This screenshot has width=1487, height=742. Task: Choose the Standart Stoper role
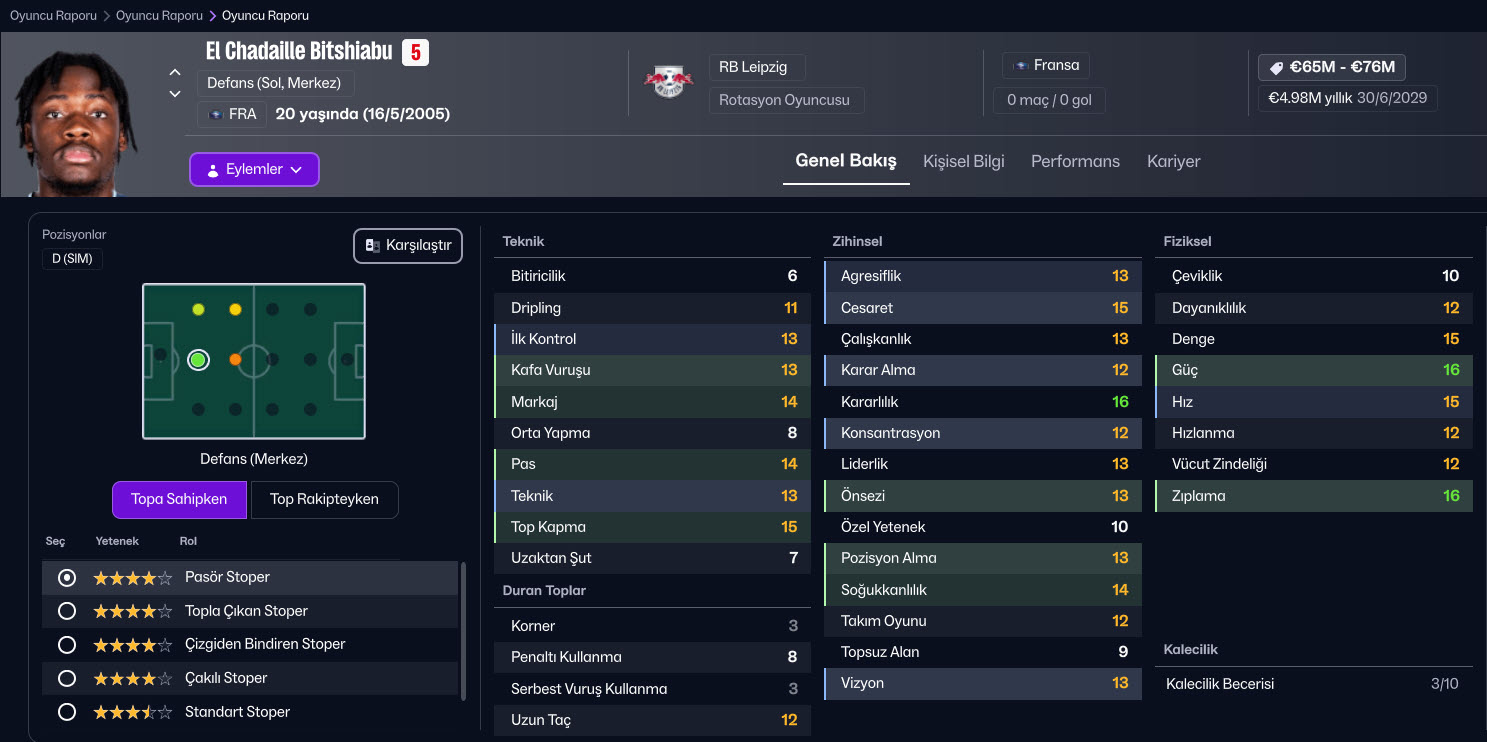click(67, 712)
